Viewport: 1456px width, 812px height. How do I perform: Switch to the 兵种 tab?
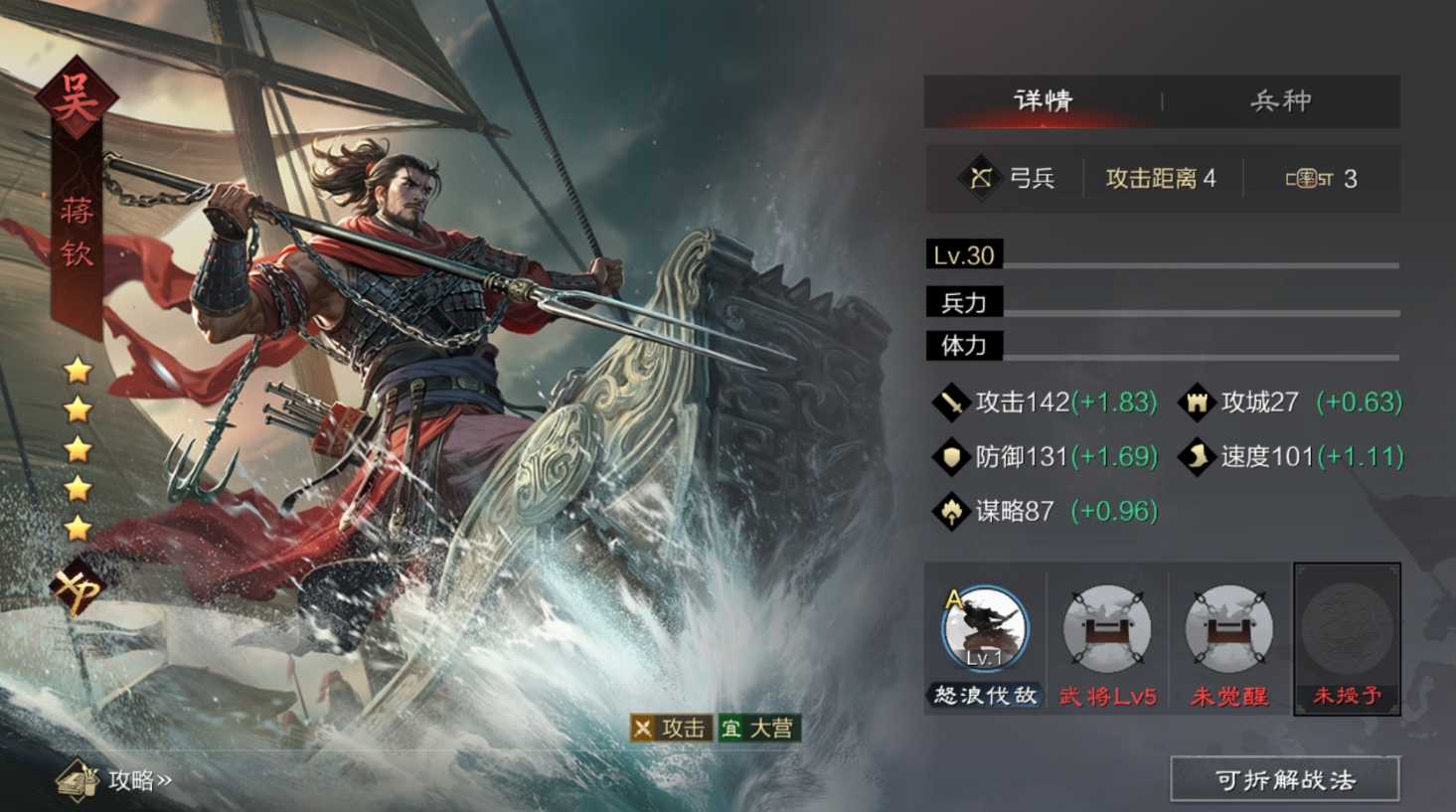(1280, 99)
